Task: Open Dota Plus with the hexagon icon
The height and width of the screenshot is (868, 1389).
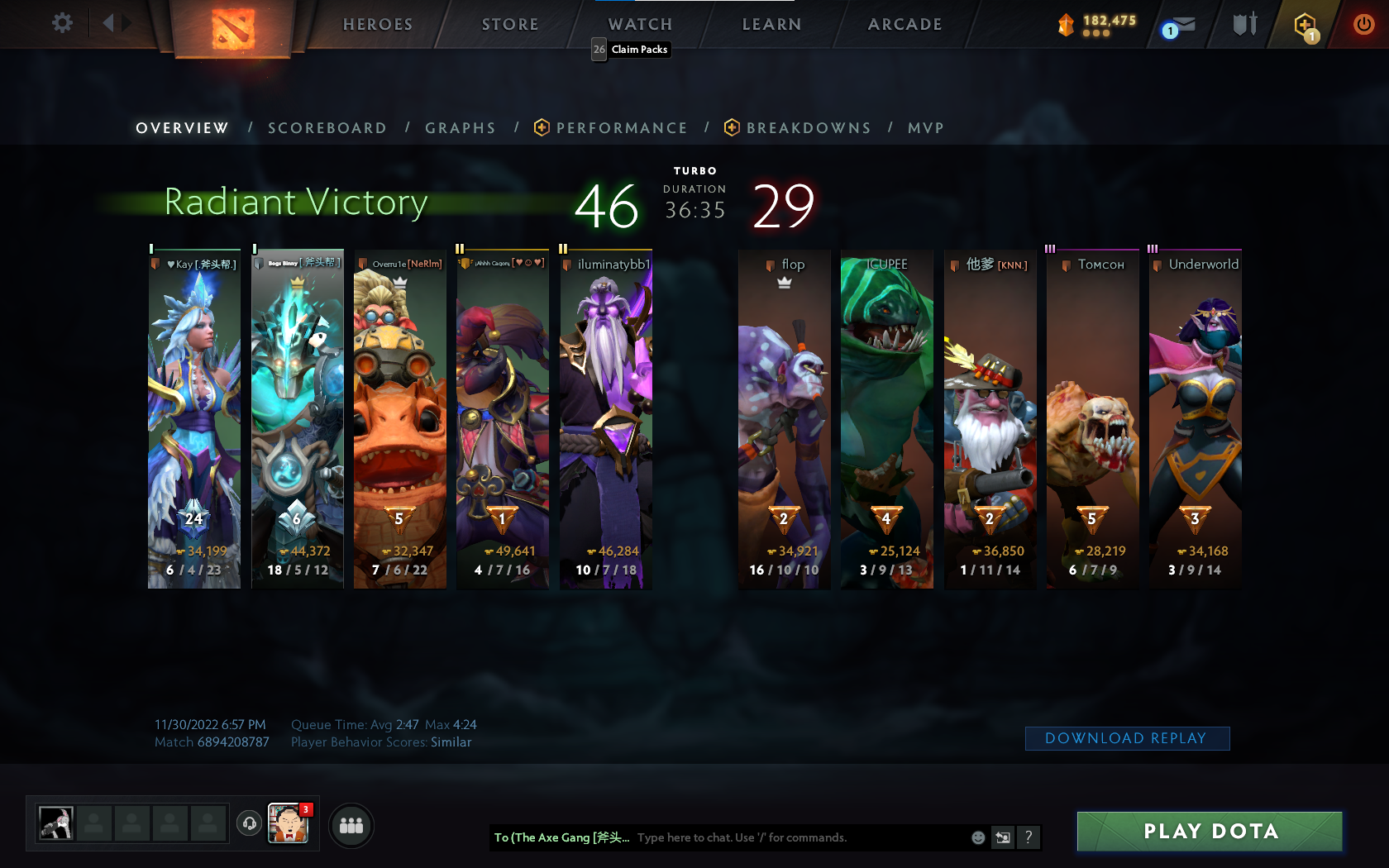Action: (1305, 24)
